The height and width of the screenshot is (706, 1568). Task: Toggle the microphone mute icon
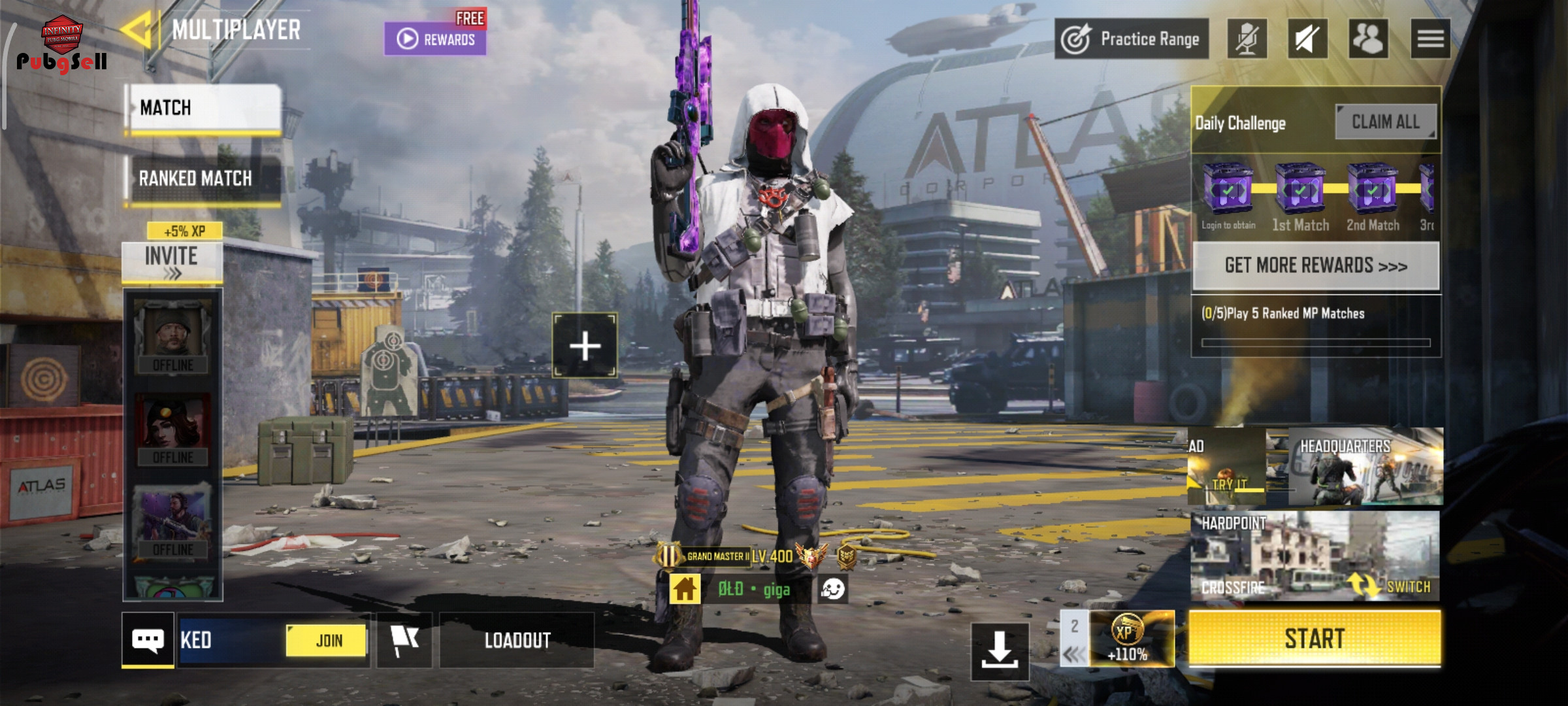point(1247,39)
